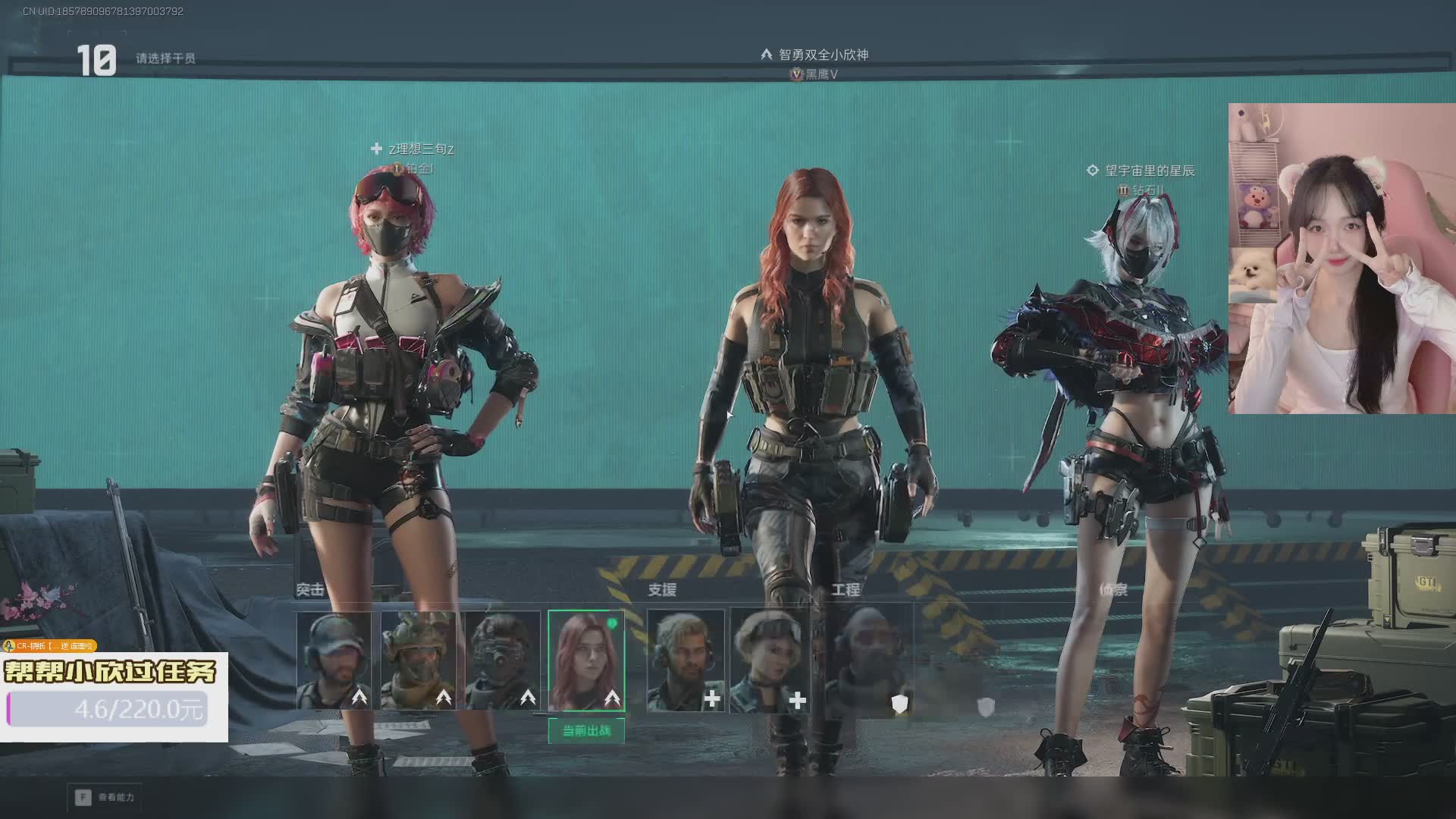Select the support woman with goggles on head
Image resolution: width=1456 pixels, height=819 pixels.
pyautogui.click(x=770, y=661)
